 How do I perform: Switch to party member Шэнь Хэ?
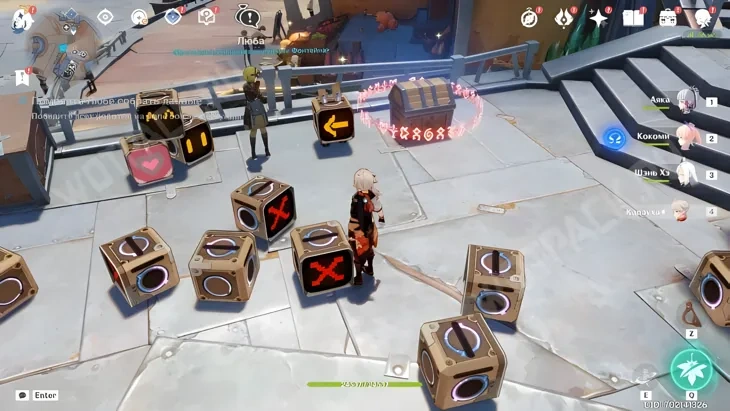coord(686,174)
